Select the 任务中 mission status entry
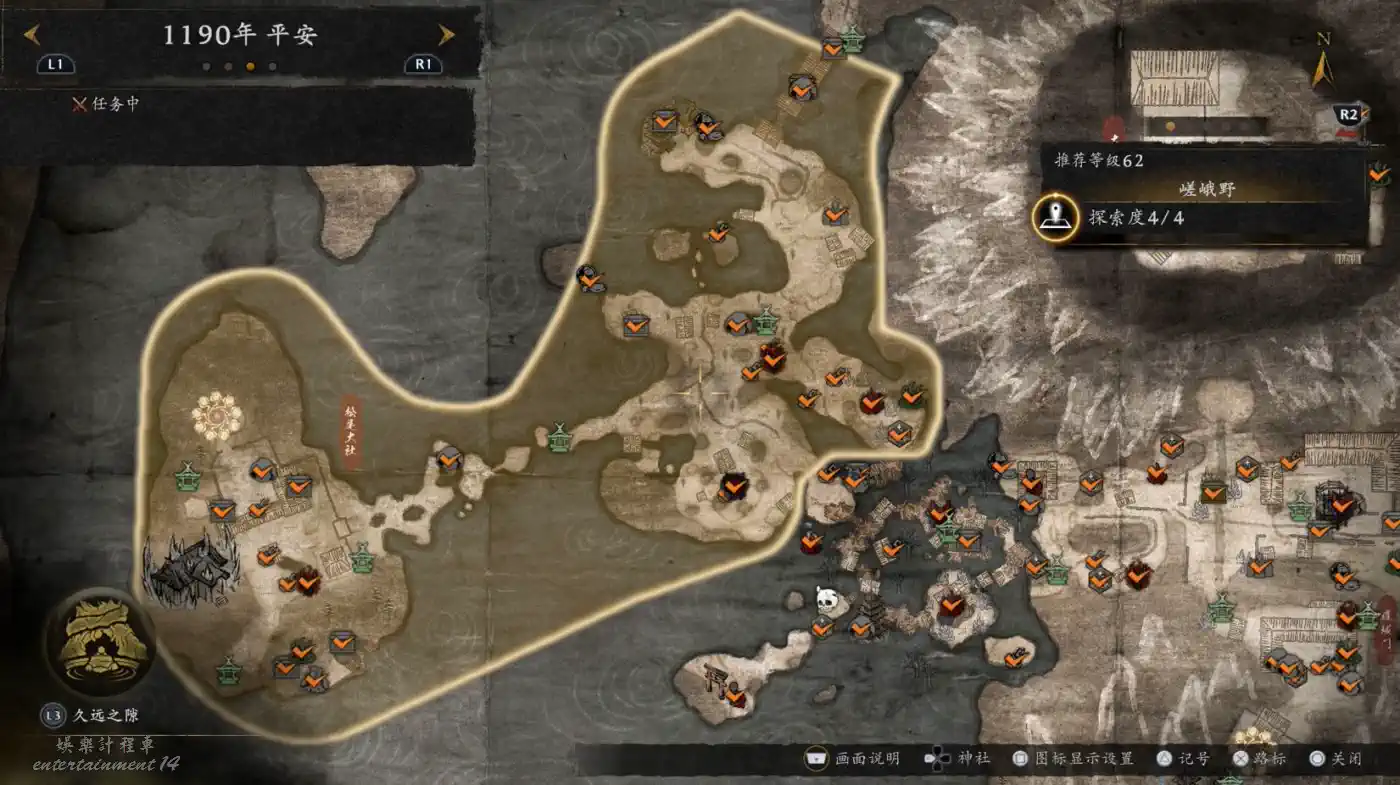Screen dimensions: 1400x785 click(106, 104)
